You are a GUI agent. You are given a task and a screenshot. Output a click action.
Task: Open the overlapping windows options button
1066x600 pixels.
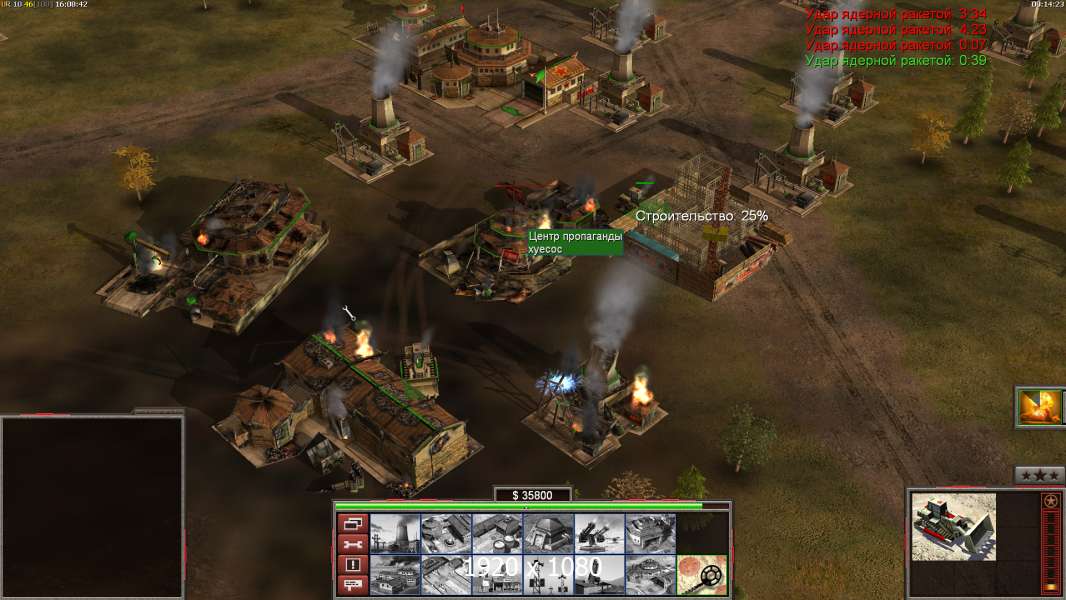click(352, 523)
